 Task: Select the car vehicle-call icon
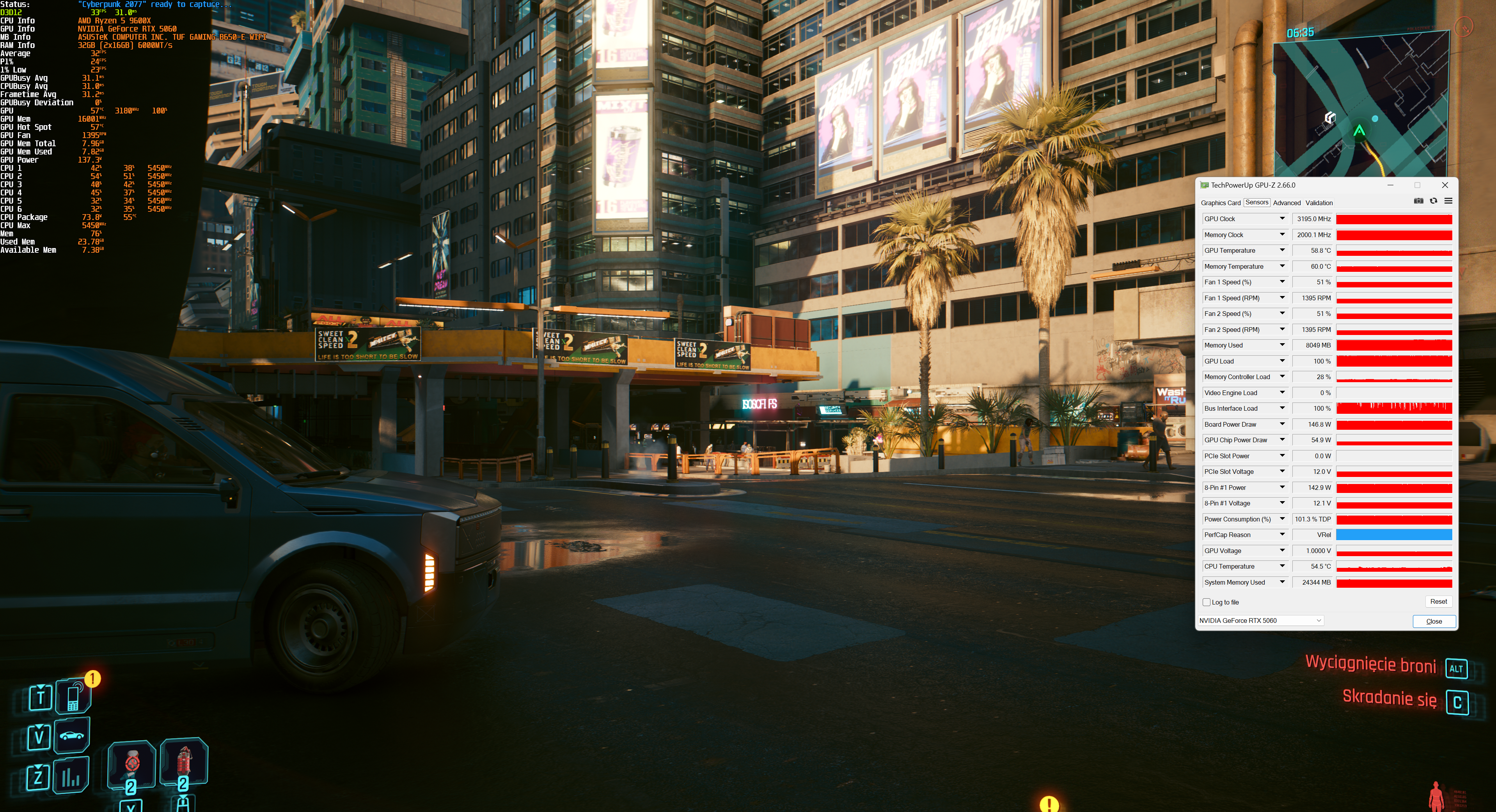coord(71,735)
